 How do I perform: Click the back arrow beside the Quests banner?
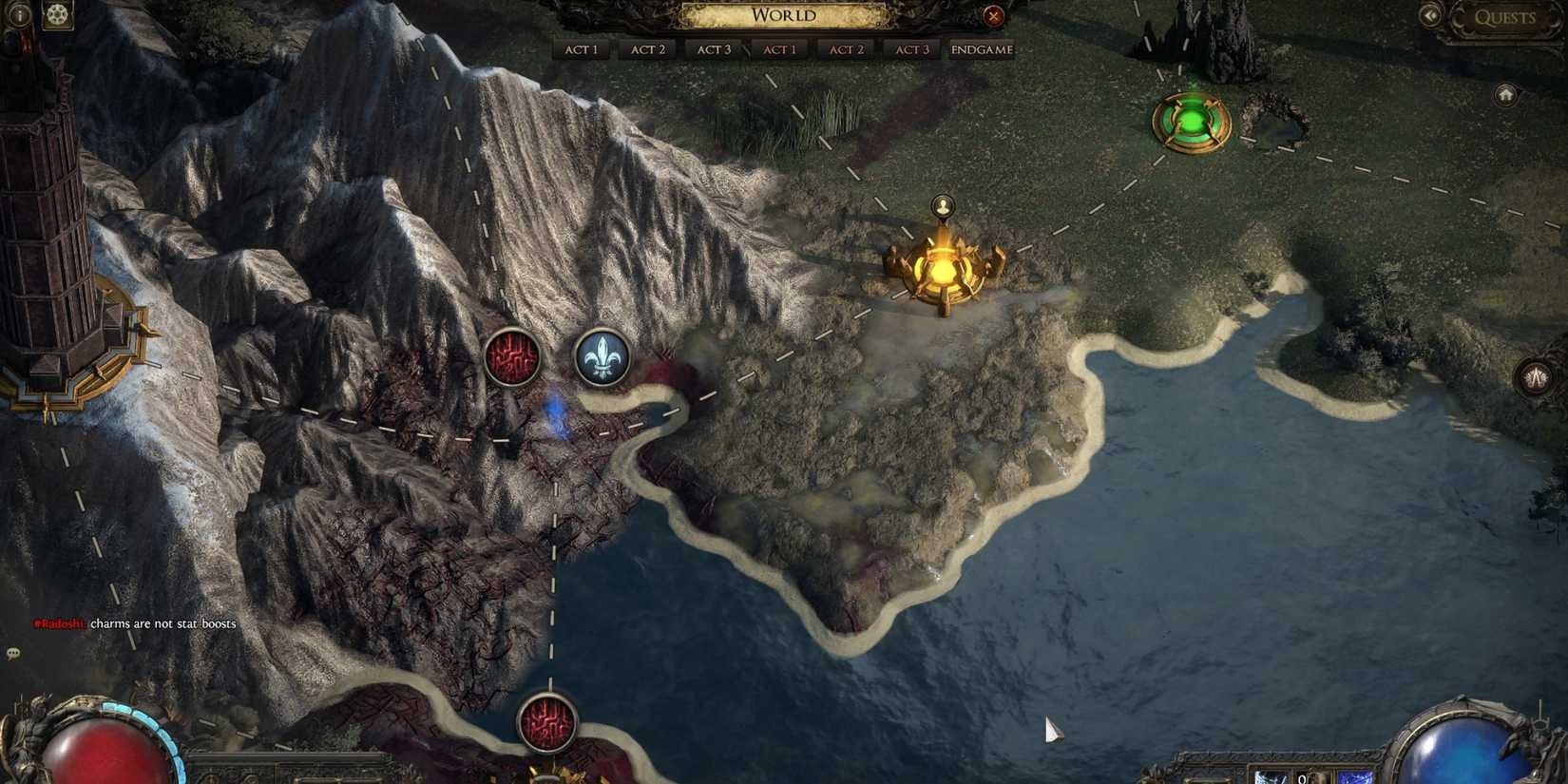(x=1431, y=15)
